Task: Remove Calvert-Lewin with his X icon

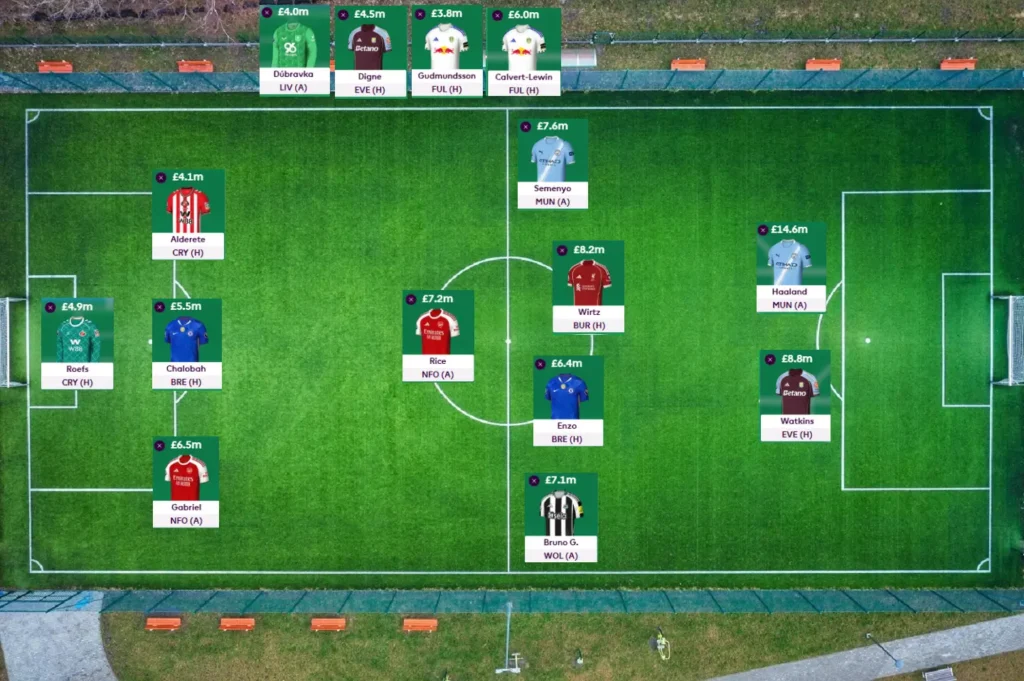Action: (496, 15)
